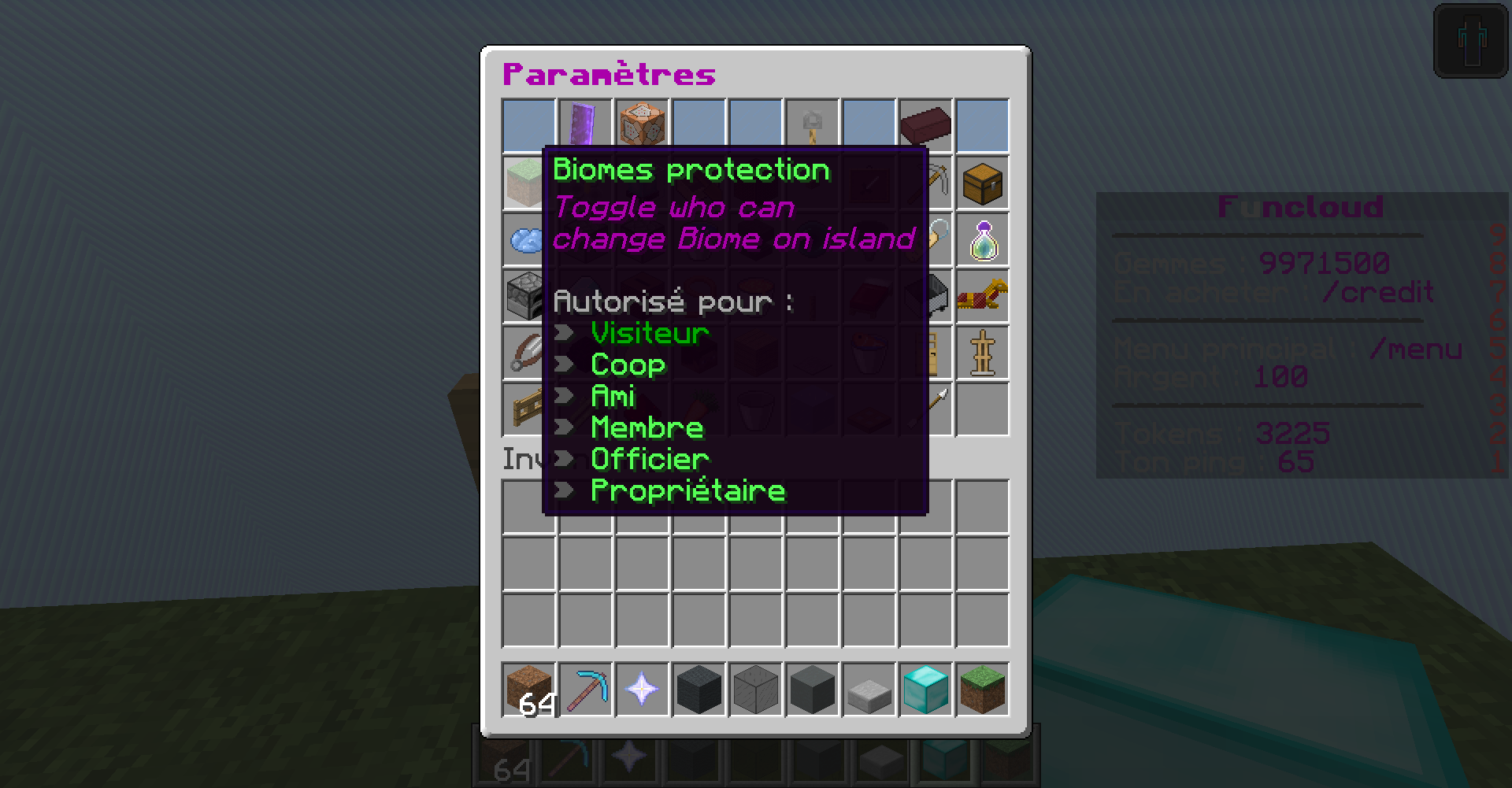Select the armor stand icon
Screen dimensions: 1512x788
coord(982,353)
